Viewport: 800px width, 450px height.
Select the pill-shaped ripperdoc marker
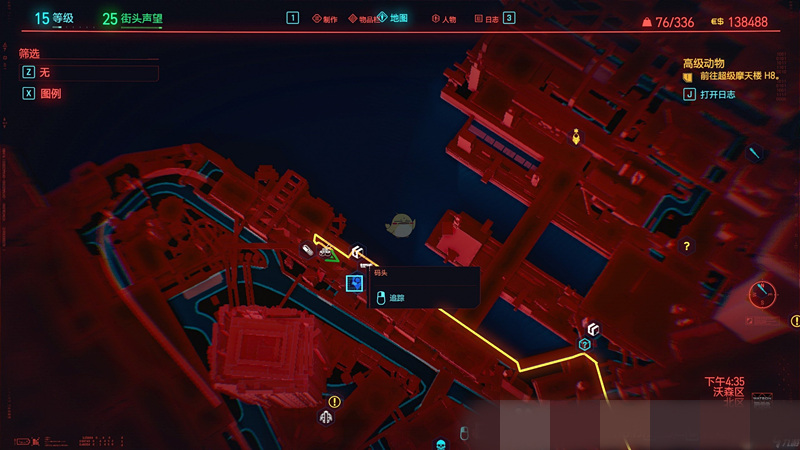click(308, 250)
